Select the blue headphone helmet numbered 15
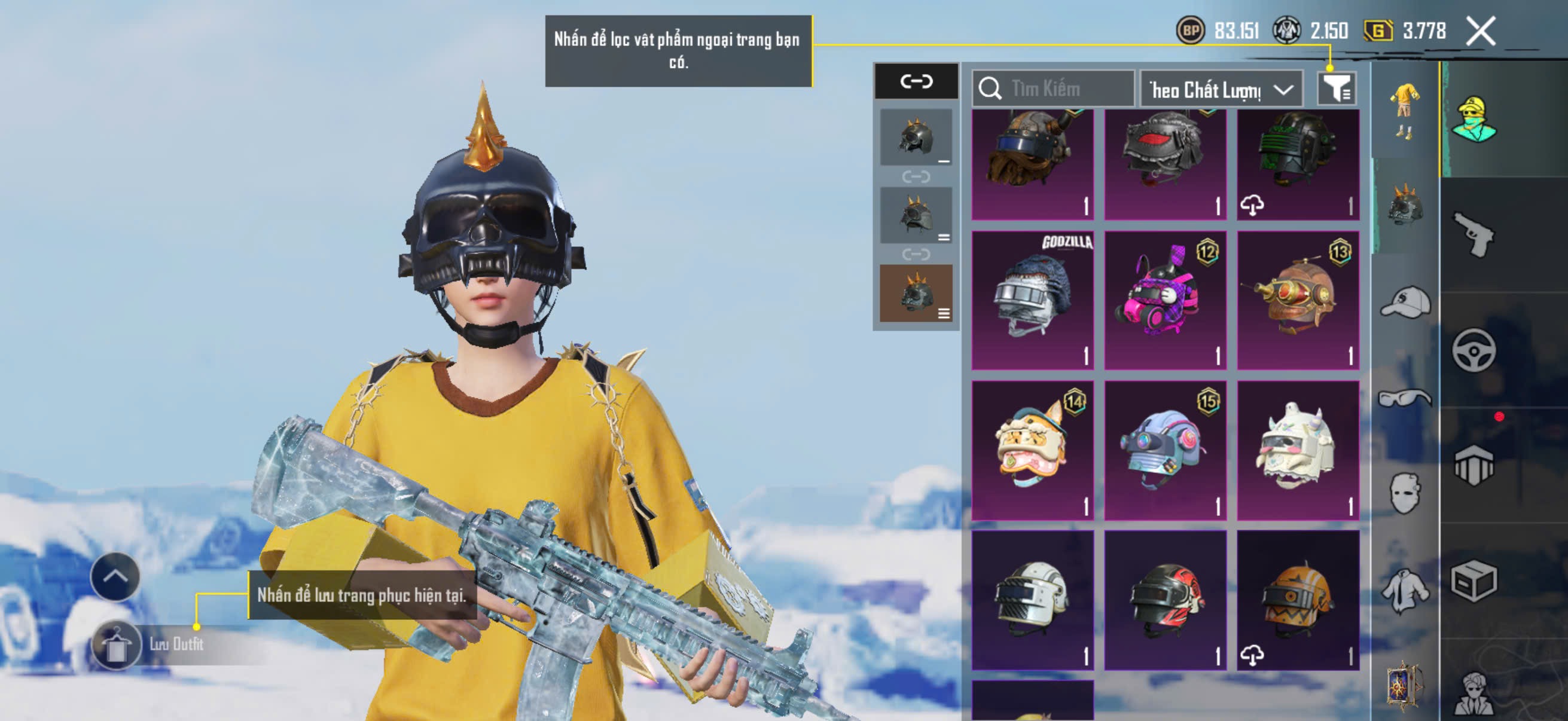The width and height of the screenshot is (1568, 721). [1165, 450]
